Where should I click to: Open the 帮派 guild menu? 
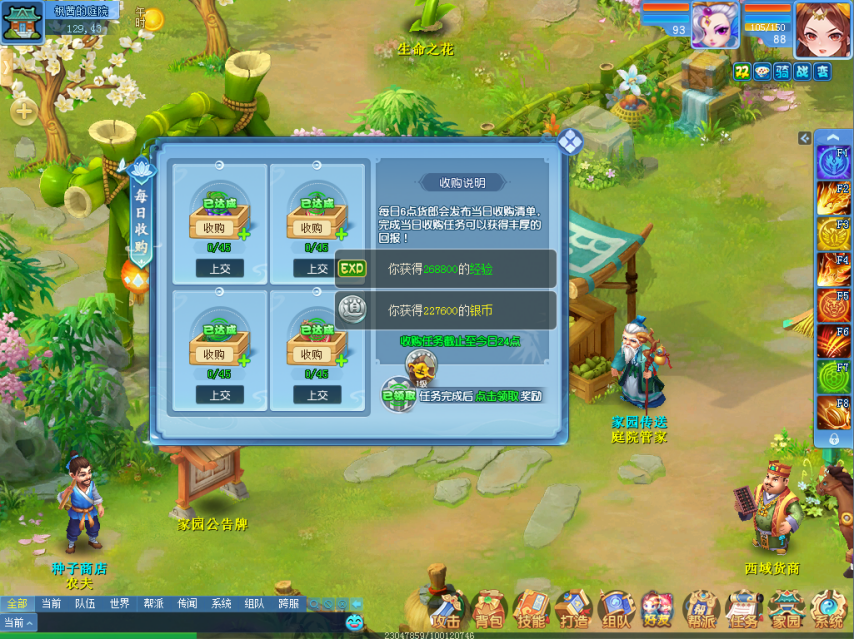(x=701, y=608)
